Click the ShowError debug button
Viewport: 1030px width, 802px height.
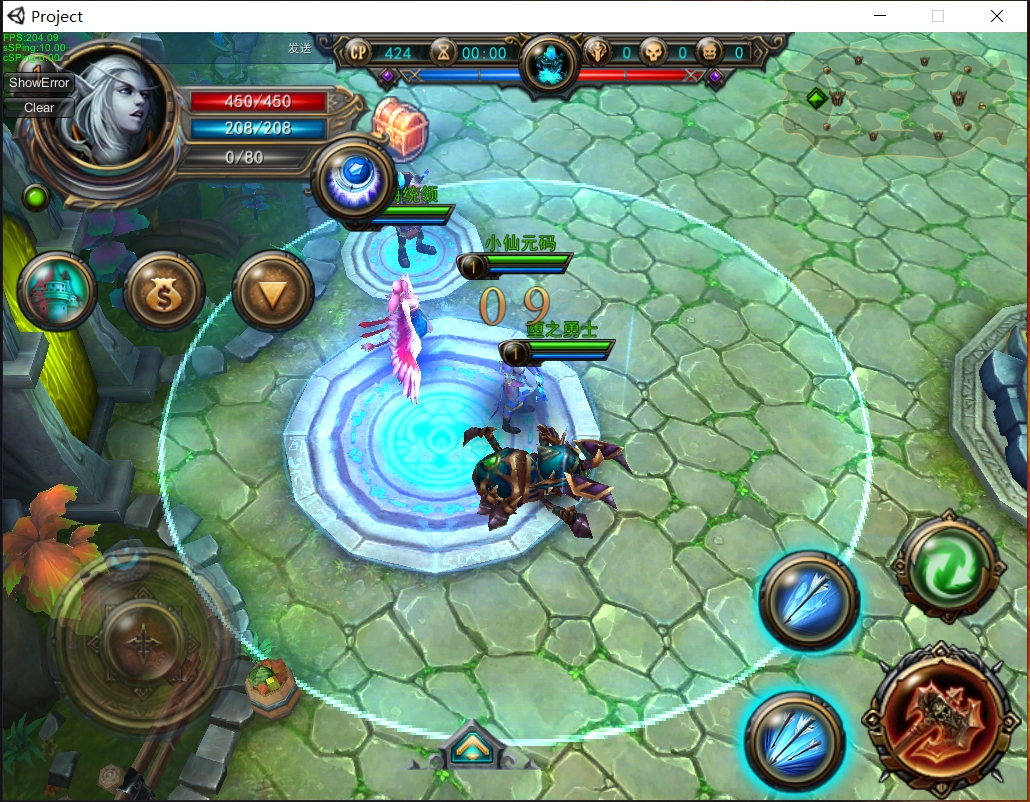coord(40,83)
